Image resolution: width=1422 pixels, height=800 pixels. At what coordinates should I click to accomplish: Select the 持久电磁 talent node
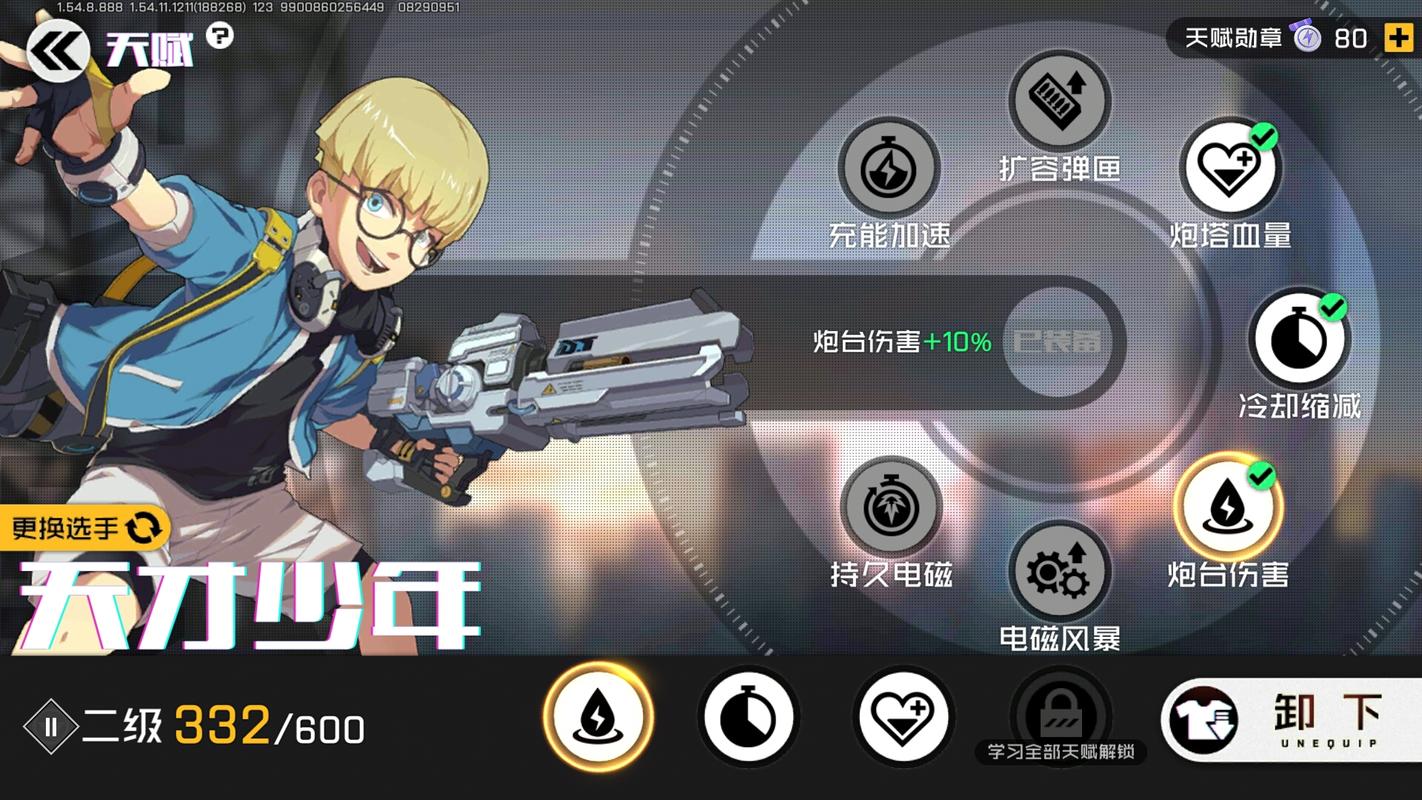[x=889, y=507]
